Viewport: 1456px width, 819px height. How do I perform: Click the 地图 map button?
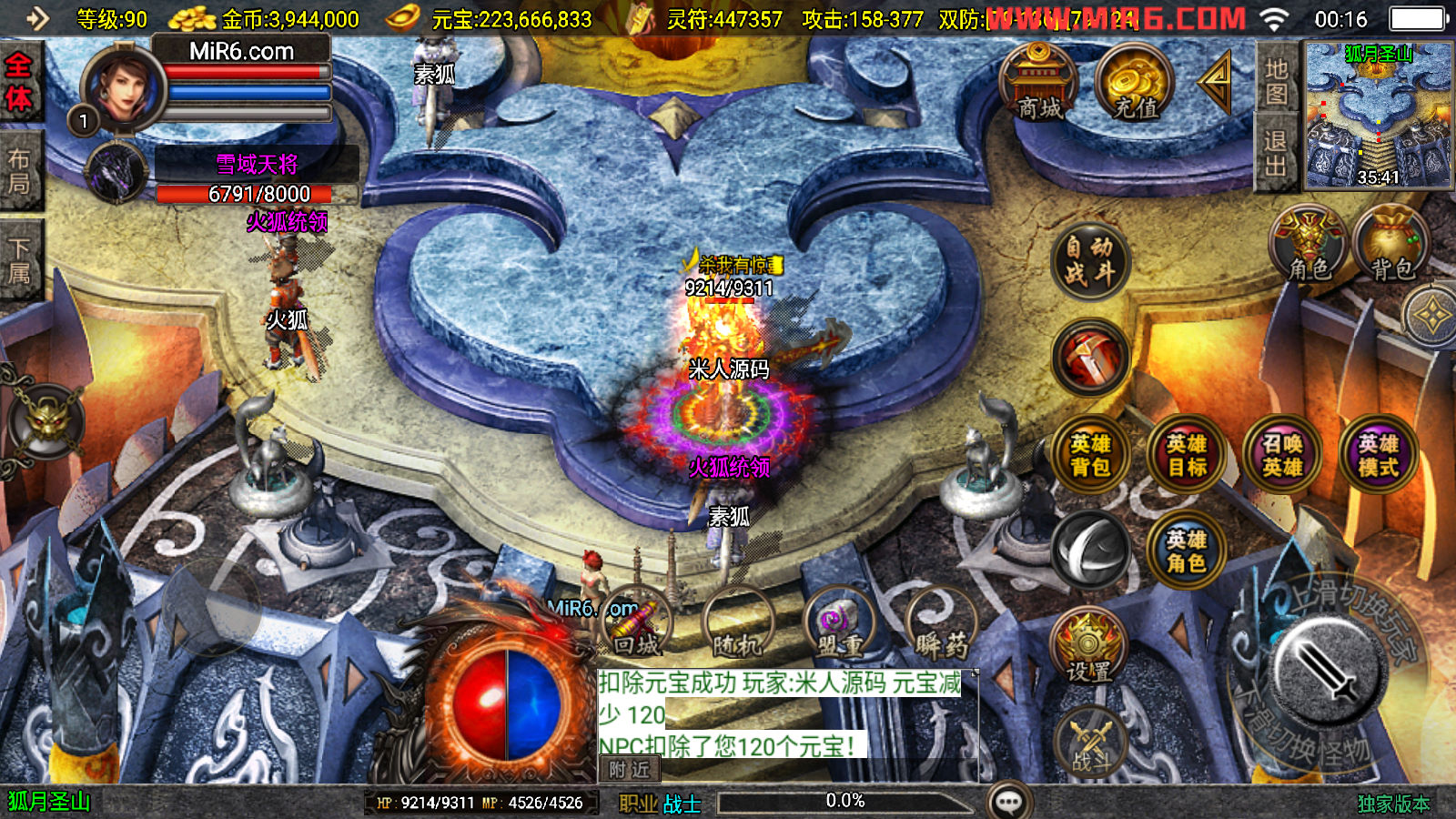click(1276, 81)
